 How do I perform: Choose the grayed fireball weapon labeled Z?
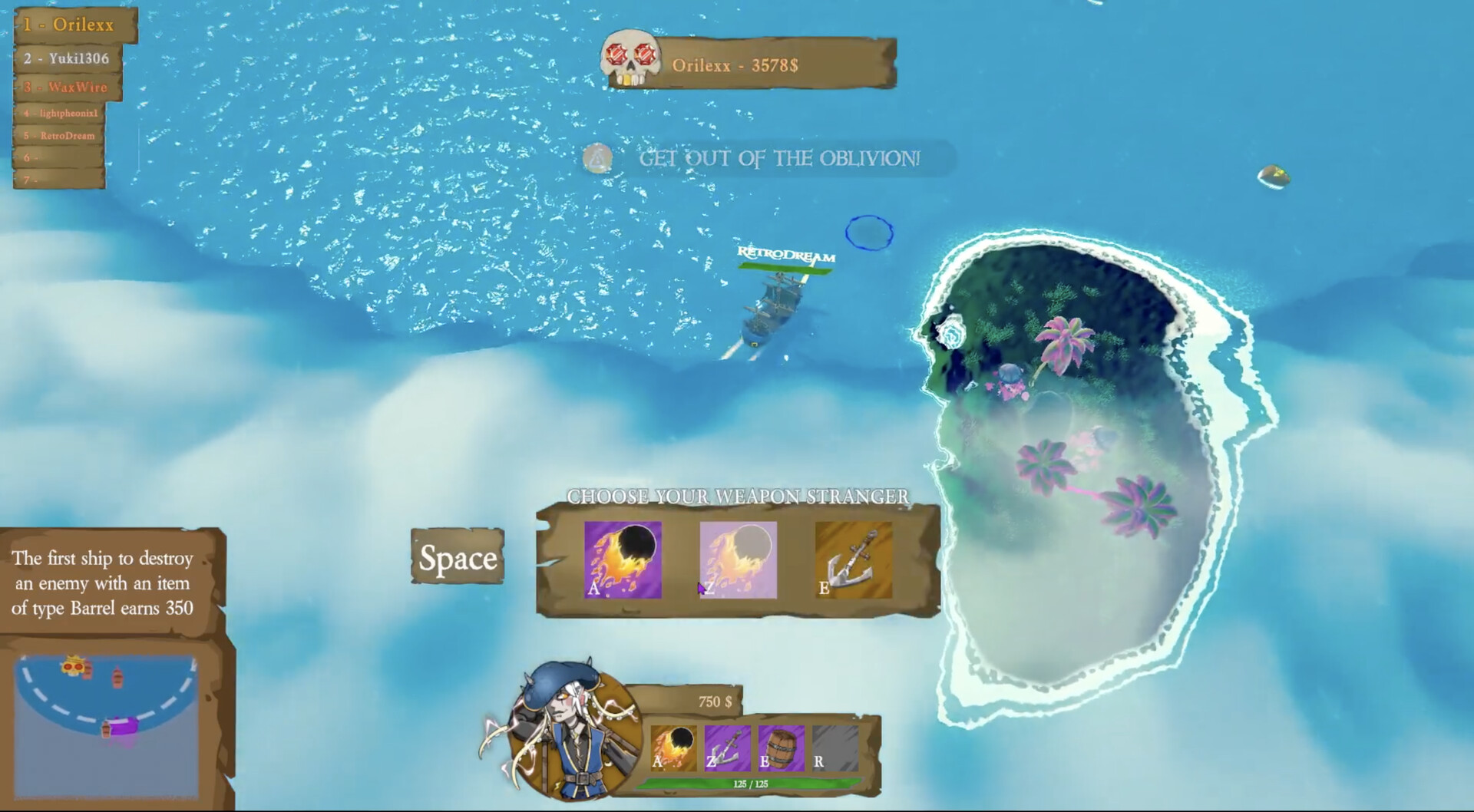coord(738,561)
